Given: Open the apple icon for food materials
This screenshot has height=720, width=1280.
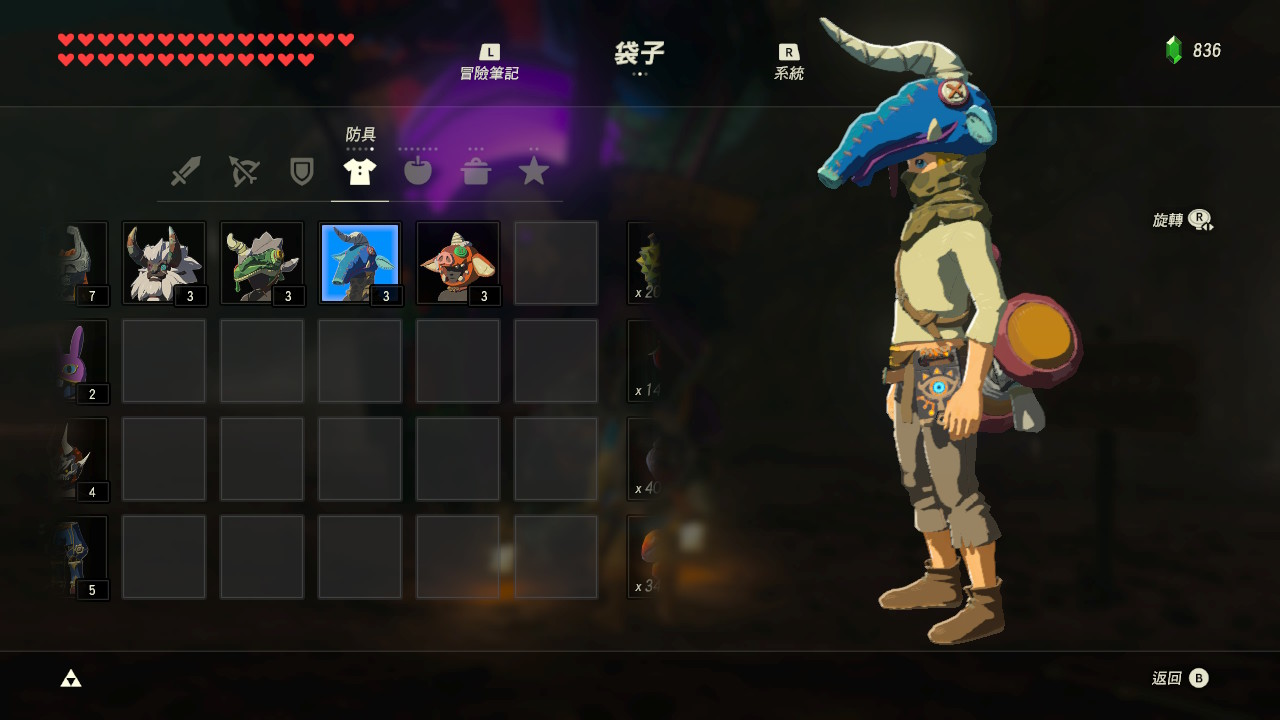Looking at the screenshot, I should (418, 170).
